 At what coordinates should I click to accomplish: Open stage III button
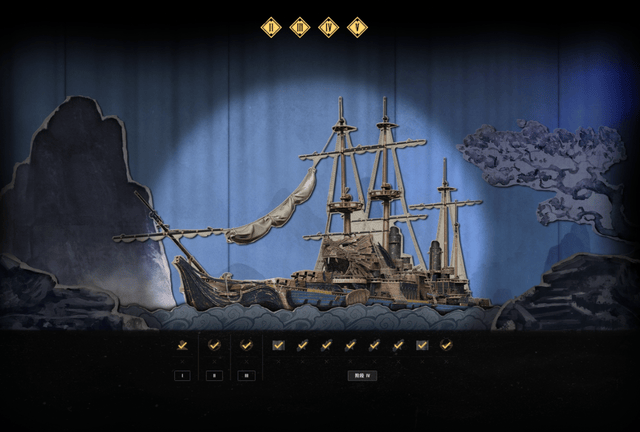[246, 376]
